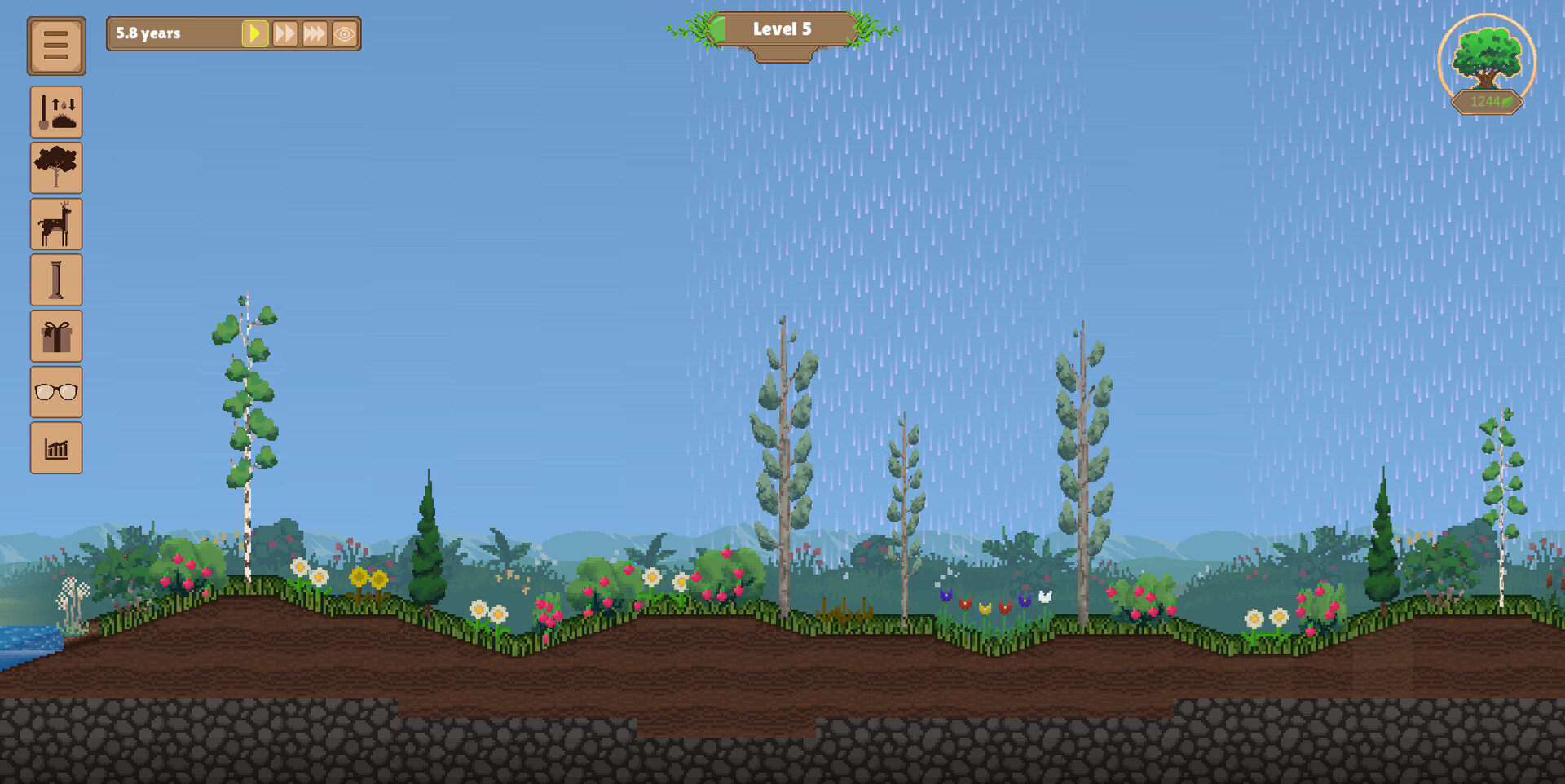Click the glasses spectate icon
This screenshot has height=784, width=1565.
pos(56,392)
